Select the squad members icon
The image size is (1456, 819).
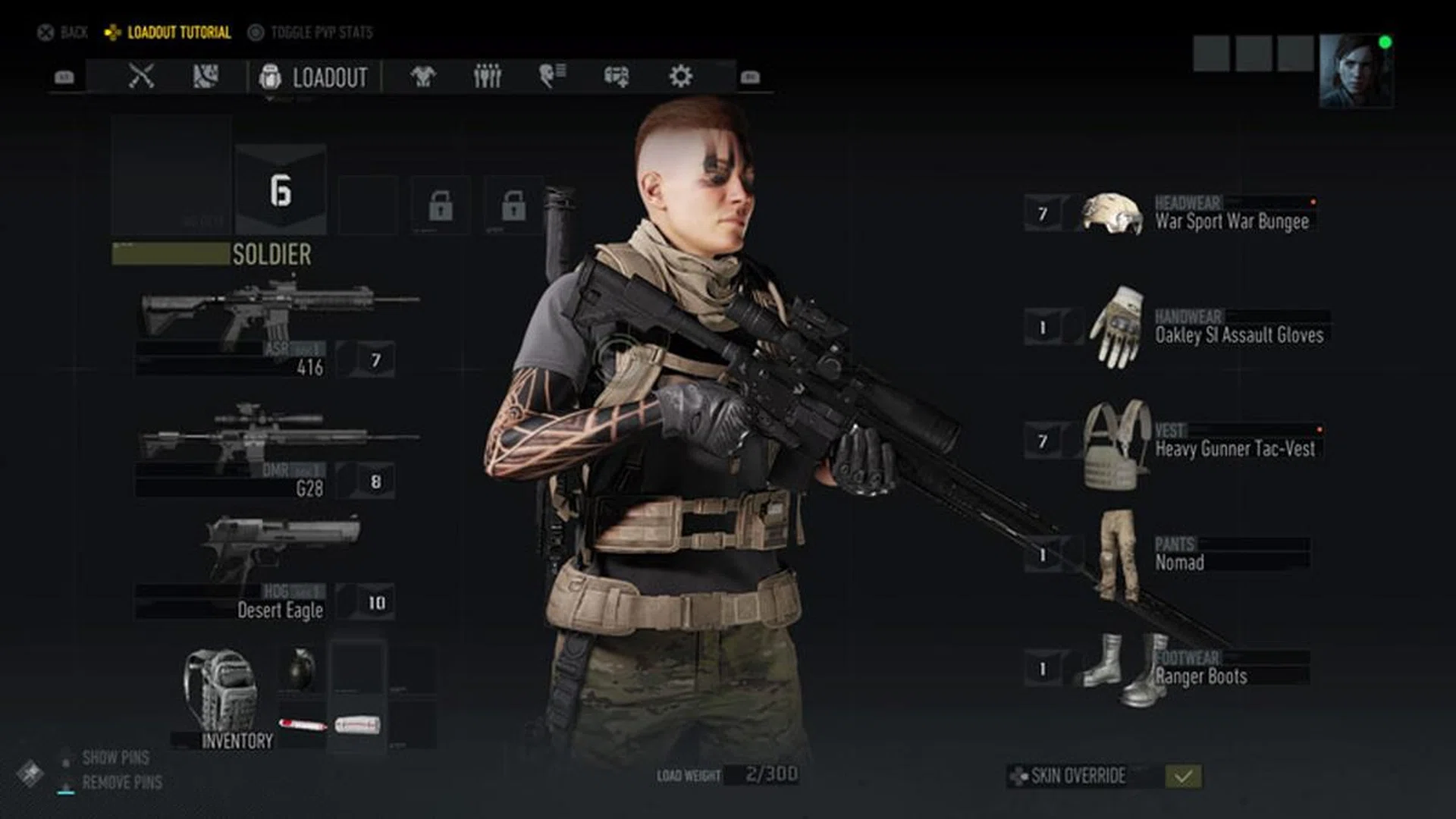488,76
